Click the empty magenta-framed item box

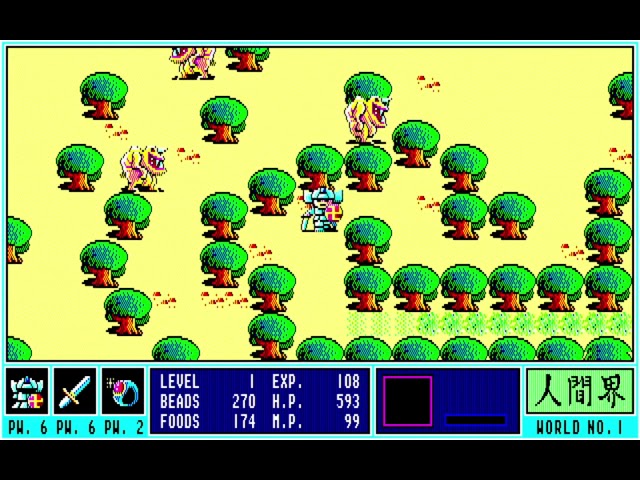coord(407,401)
